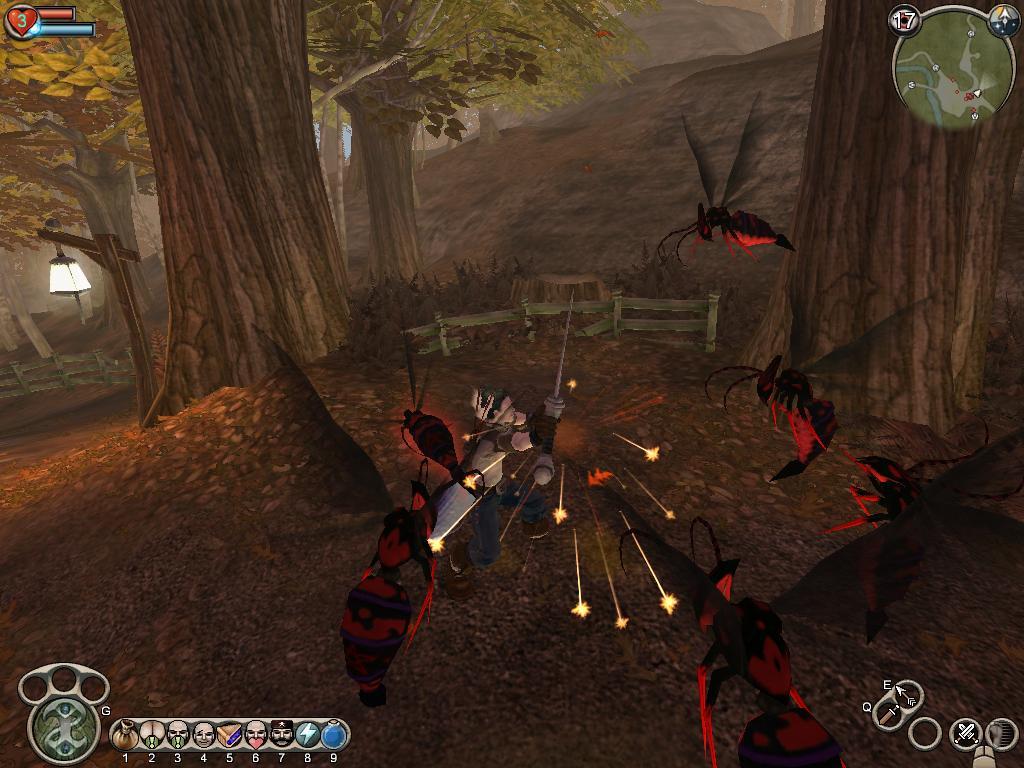
Task: Use the green-exclamation expression in slot 2
Action: click(152, 737)
